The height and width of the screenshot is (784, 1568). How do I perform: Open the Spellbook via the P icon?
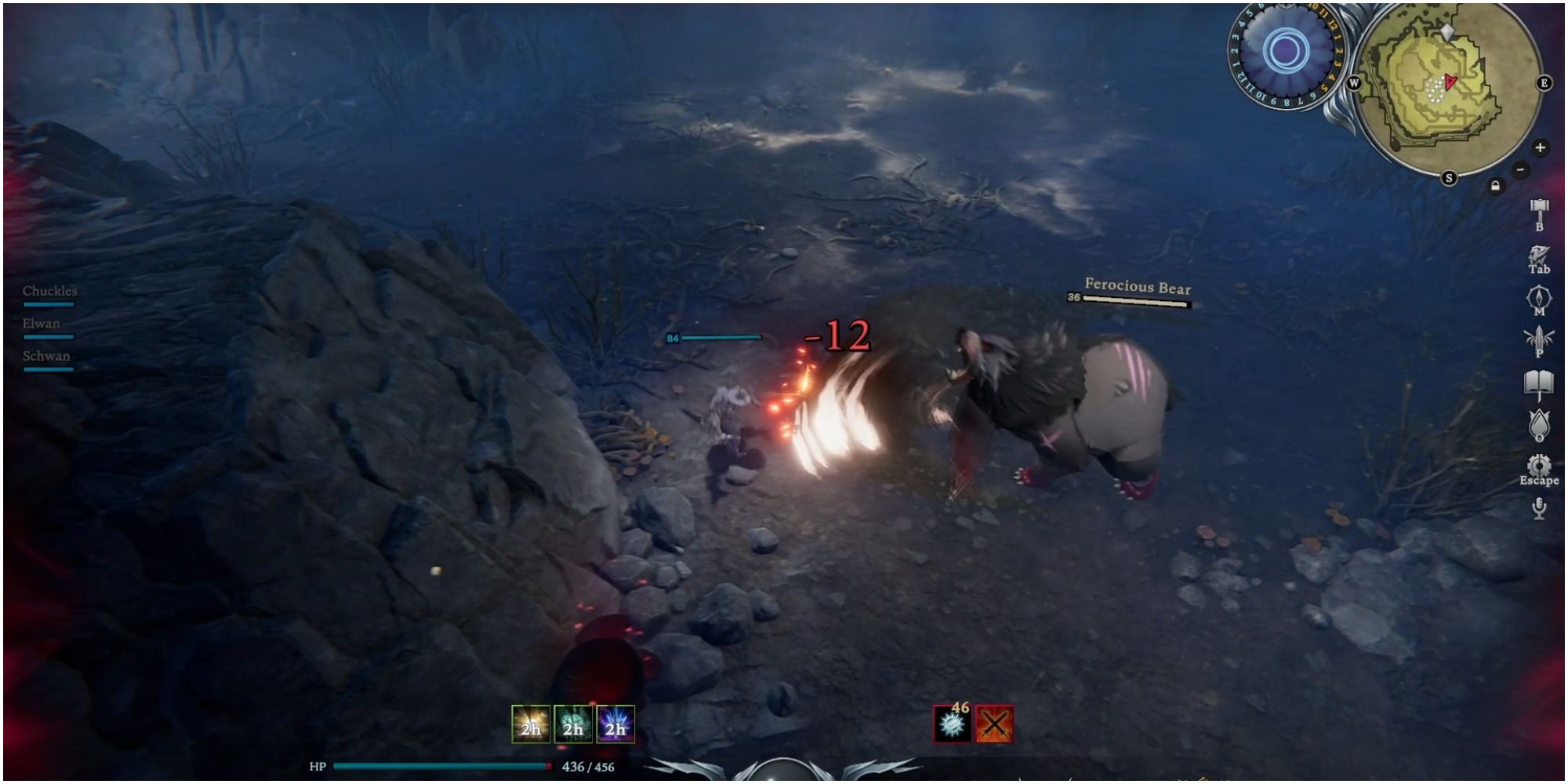click(1537, 341)
